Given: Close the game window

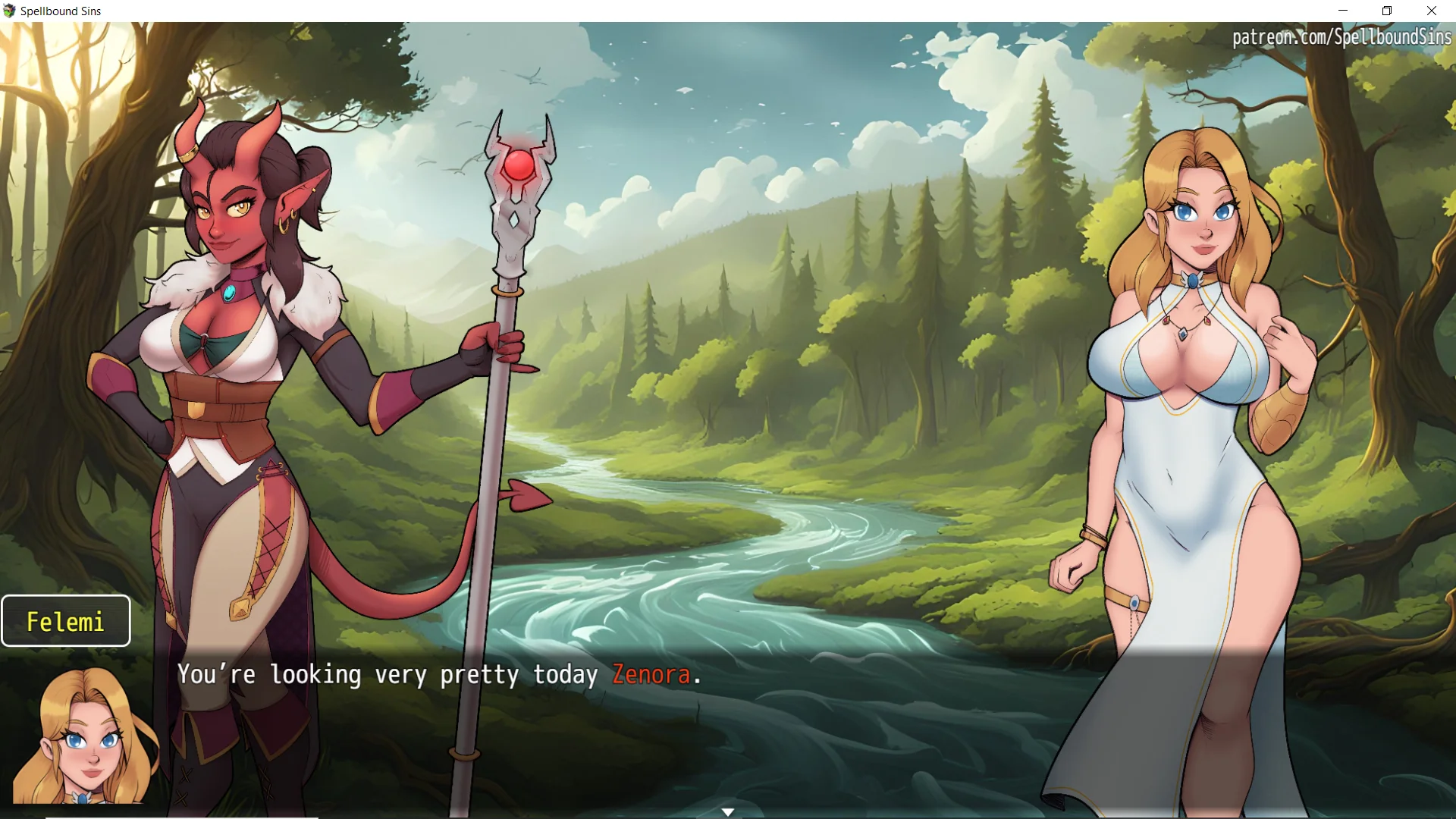Looking at the screenshot, I should point(1432,11).
